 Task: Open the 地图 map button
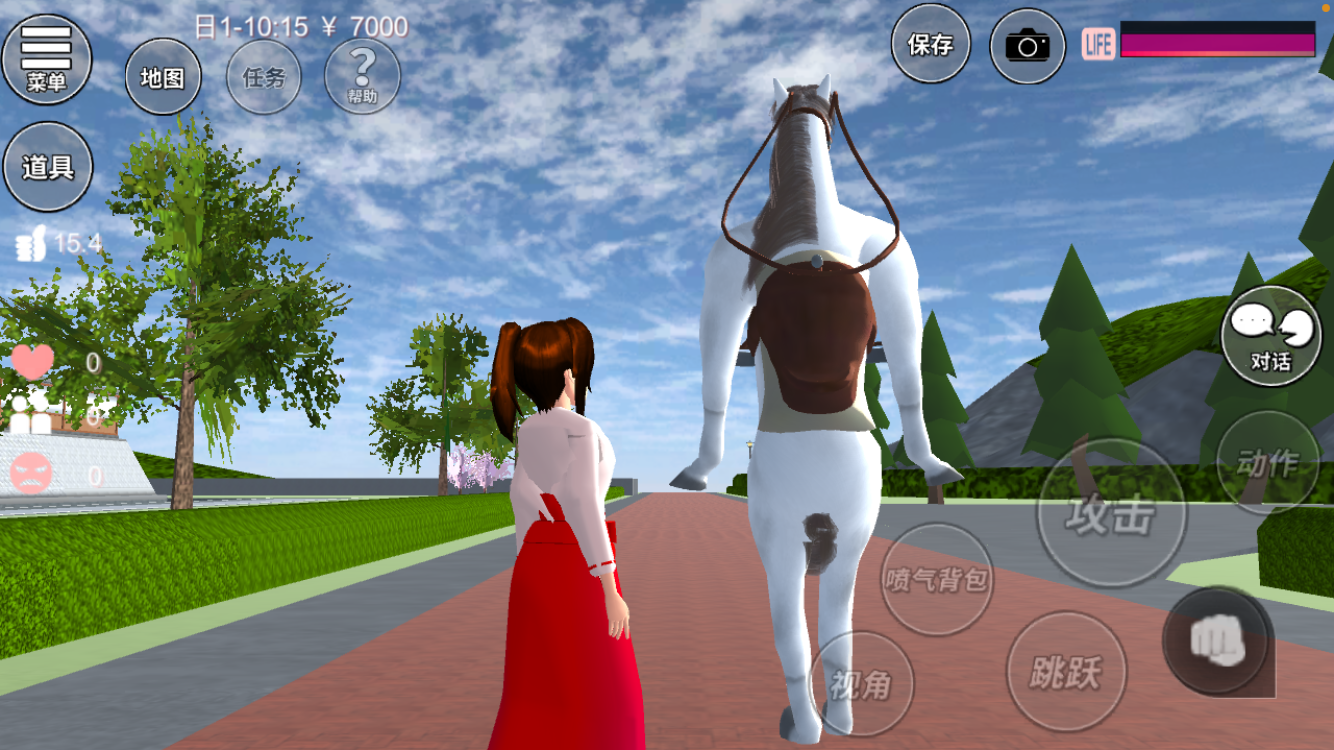[x=162, y=77]
